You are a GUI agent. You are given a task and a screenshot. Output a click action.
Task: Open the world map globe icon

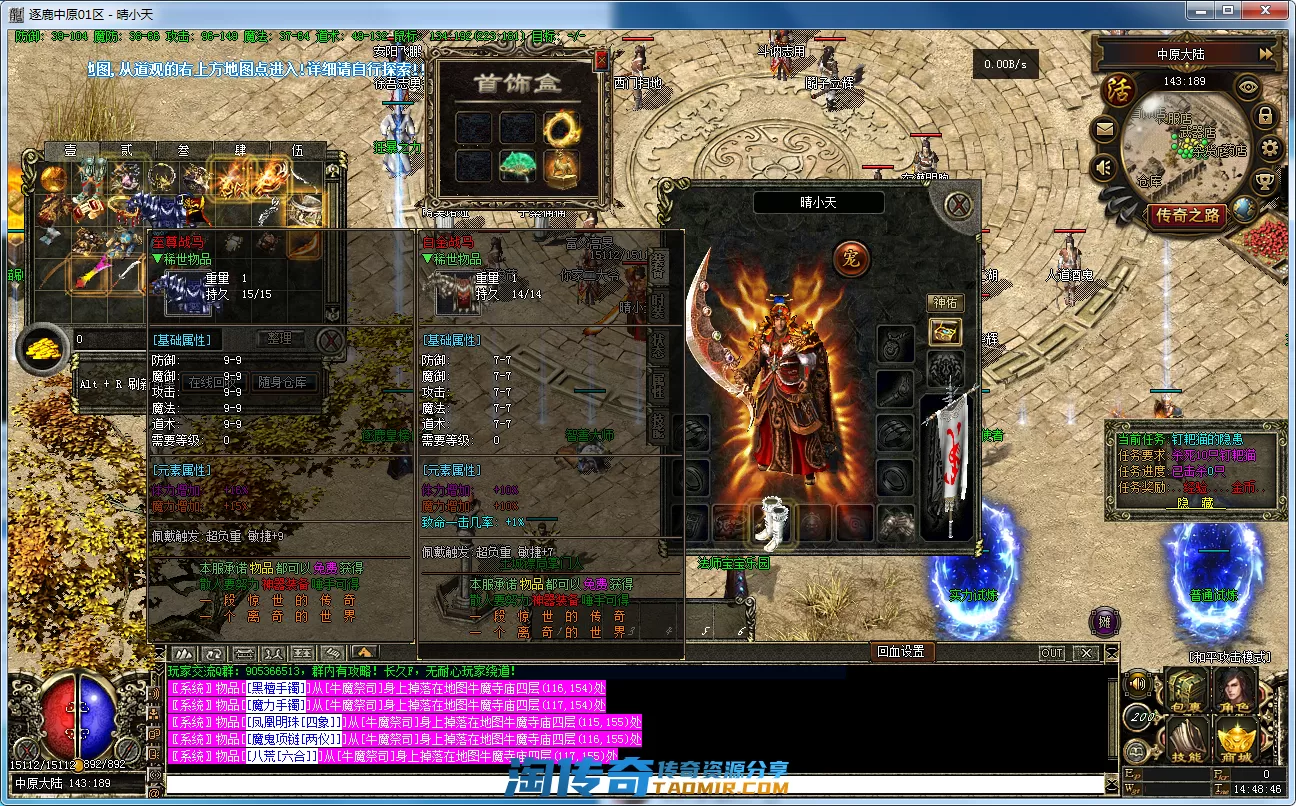[1245, 208]
